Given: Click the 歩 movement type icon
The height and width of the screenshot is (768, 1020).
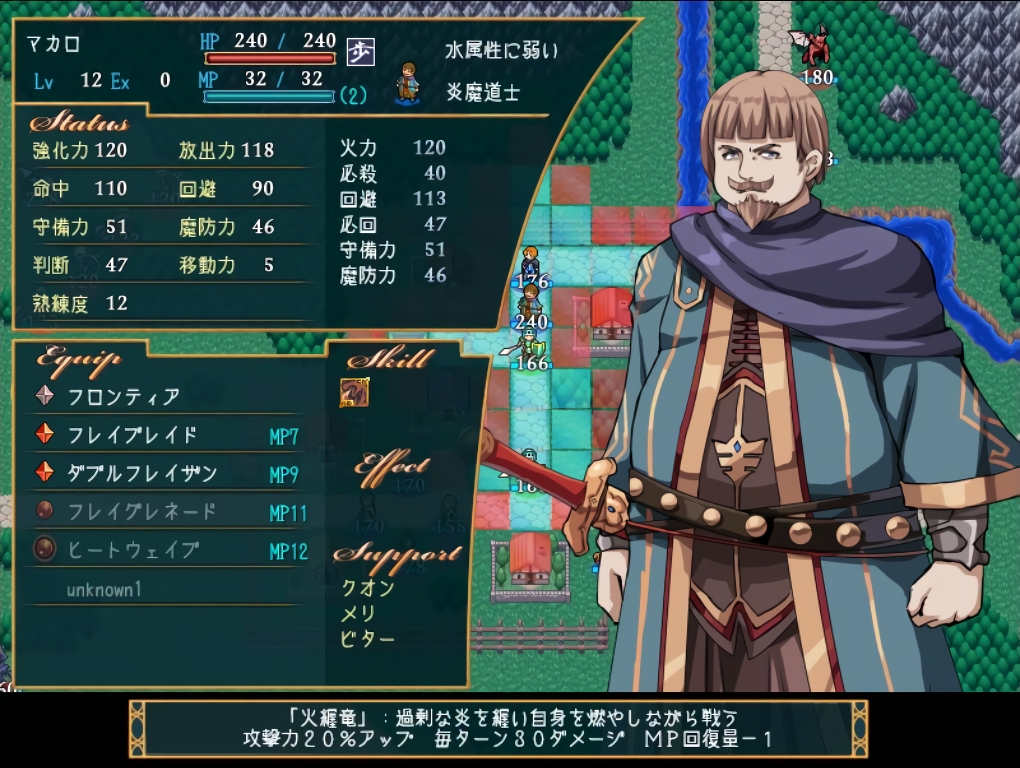Looking at the screenshot, I should tap(360, 52).
